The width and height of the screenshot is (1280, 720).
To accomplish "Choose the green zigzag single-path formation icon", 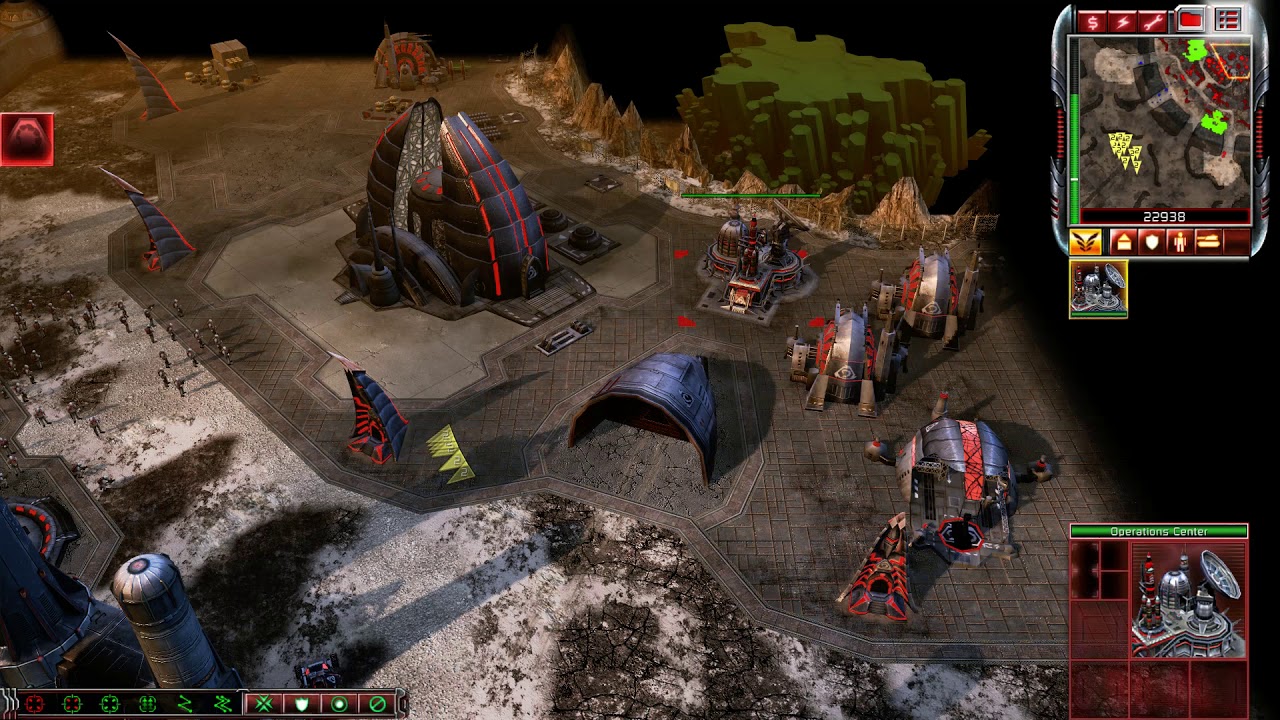I will click(x=185, y=704).
